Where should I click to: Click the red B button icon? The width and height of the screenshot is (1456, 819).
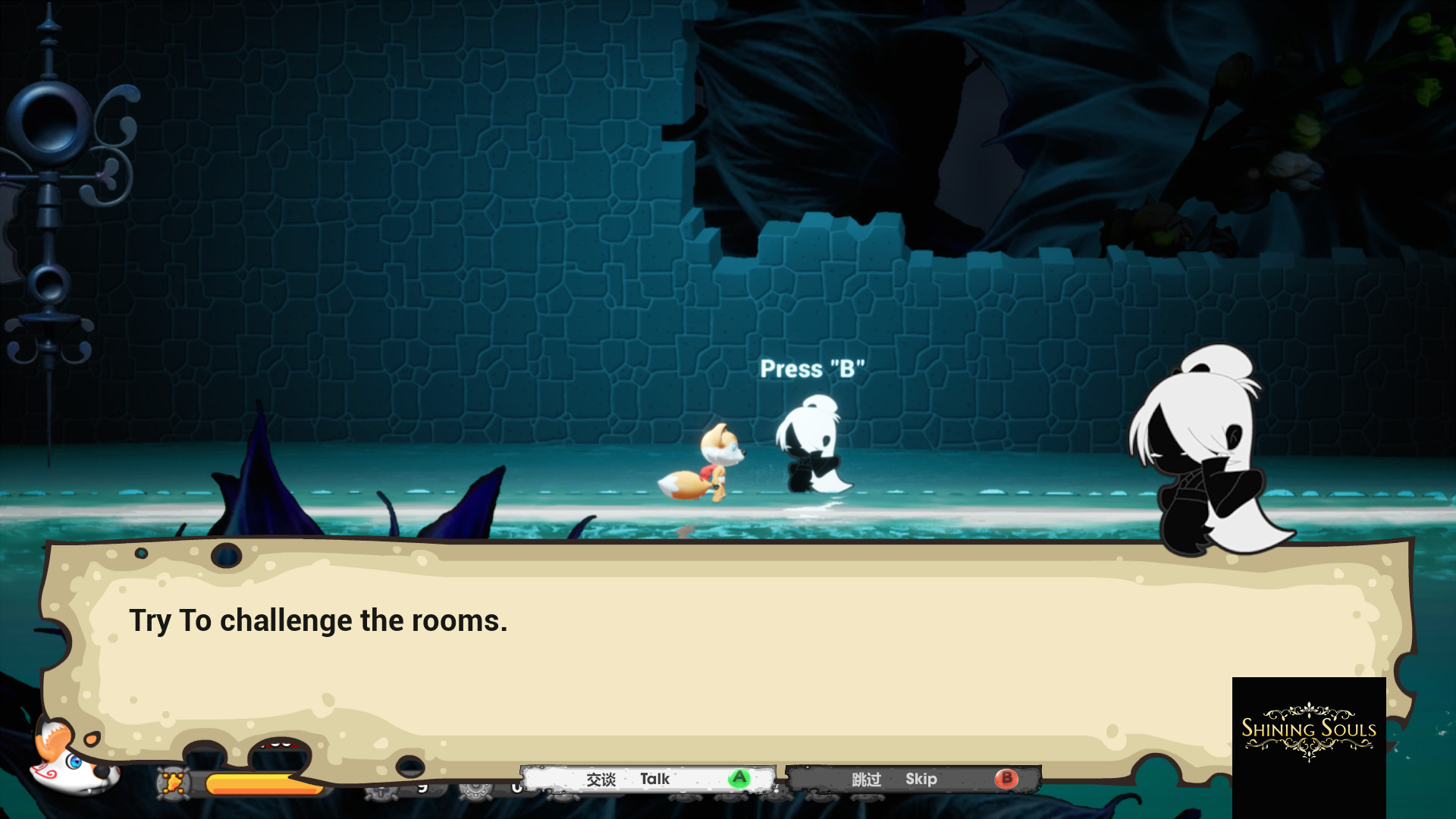[x=1006, y=778]
